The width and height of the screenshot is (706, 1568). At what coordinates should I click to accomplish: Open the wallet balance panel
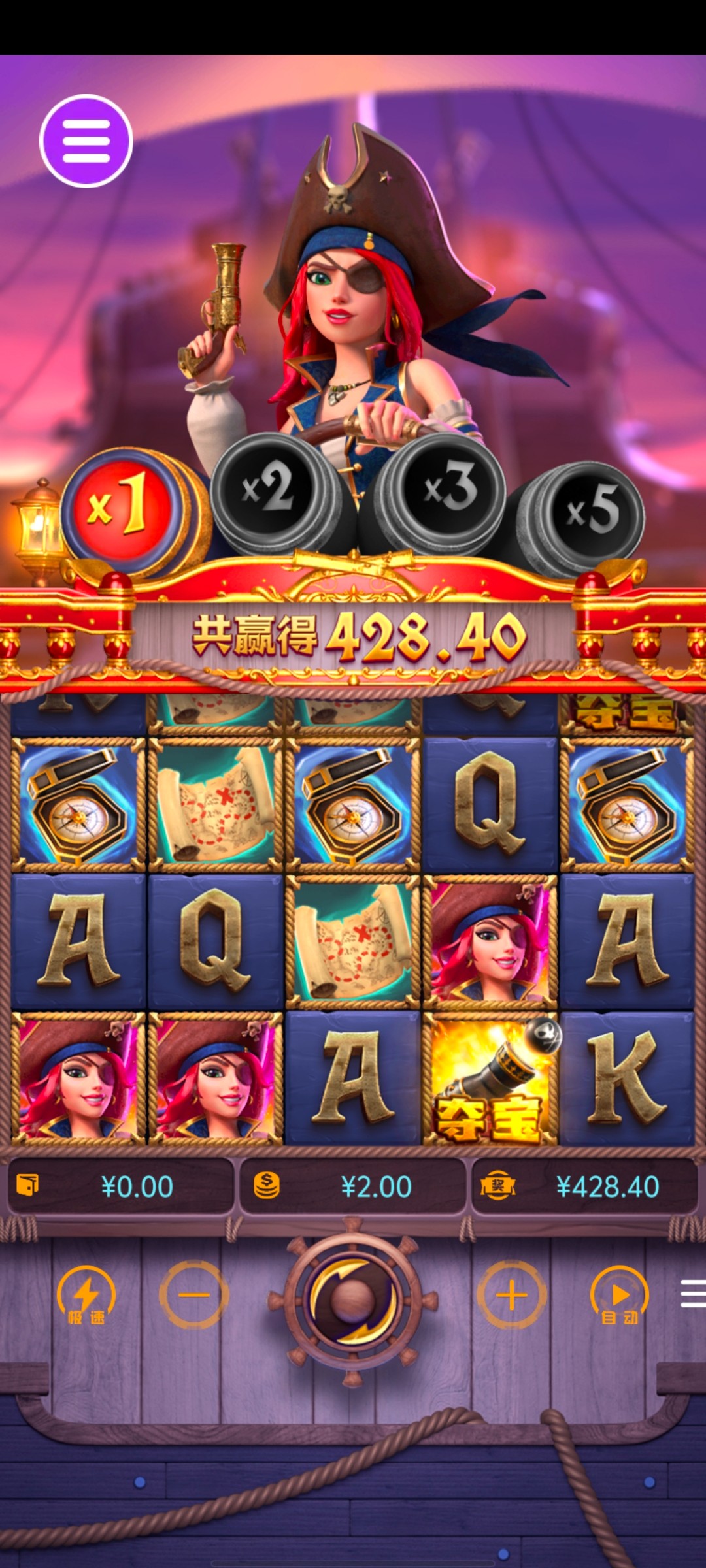point(120,1186)
